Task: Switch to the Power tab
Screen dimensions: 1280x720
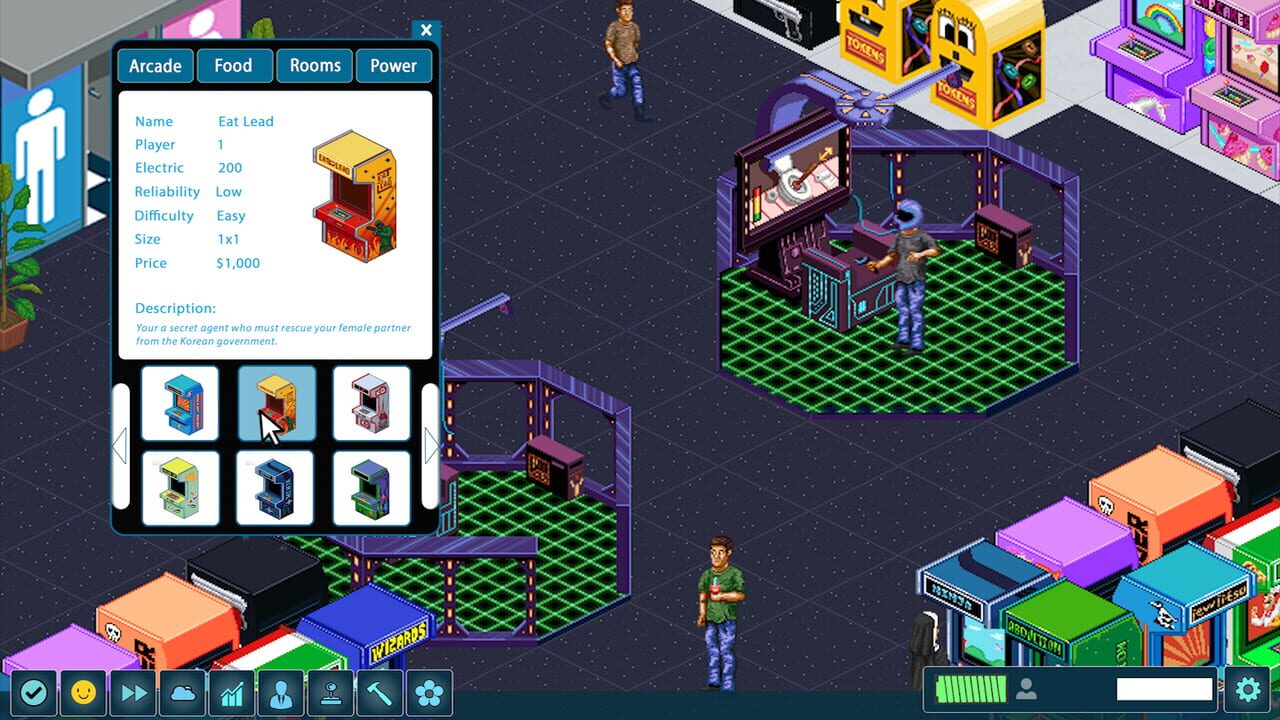Action: 393,65
